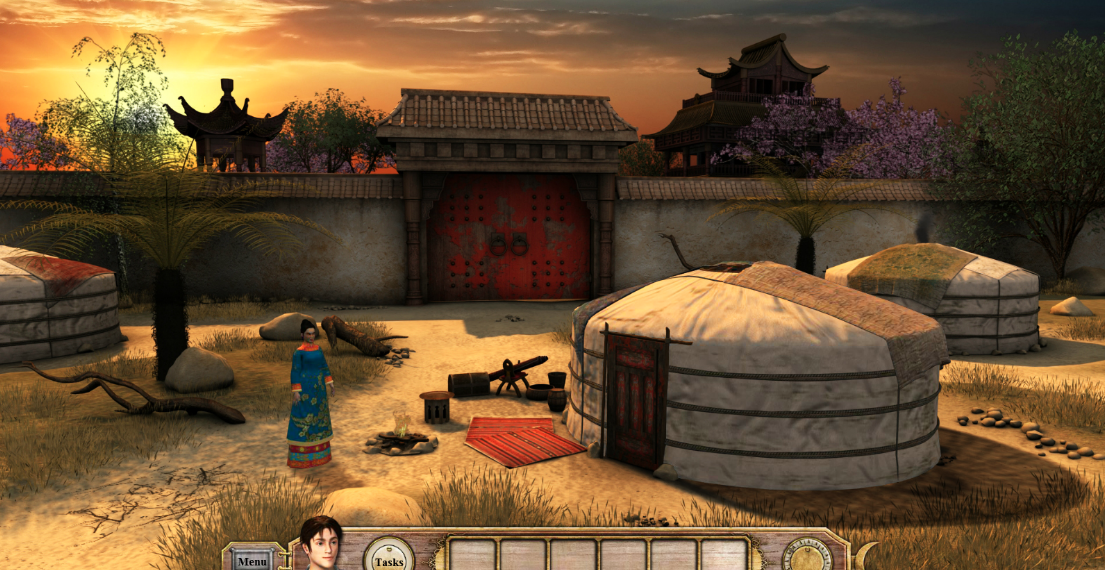This screenshot has height=570, width=1105.
Task: Open the Menu button
Action: tap(252, 560)
